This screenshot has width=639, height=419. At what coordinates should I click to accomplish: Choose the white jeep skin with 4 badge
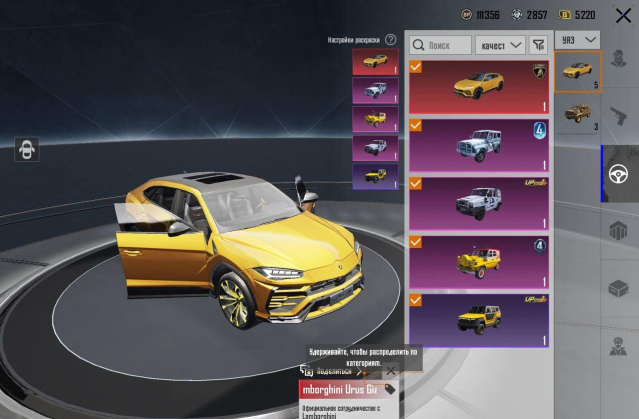(478, 145)
